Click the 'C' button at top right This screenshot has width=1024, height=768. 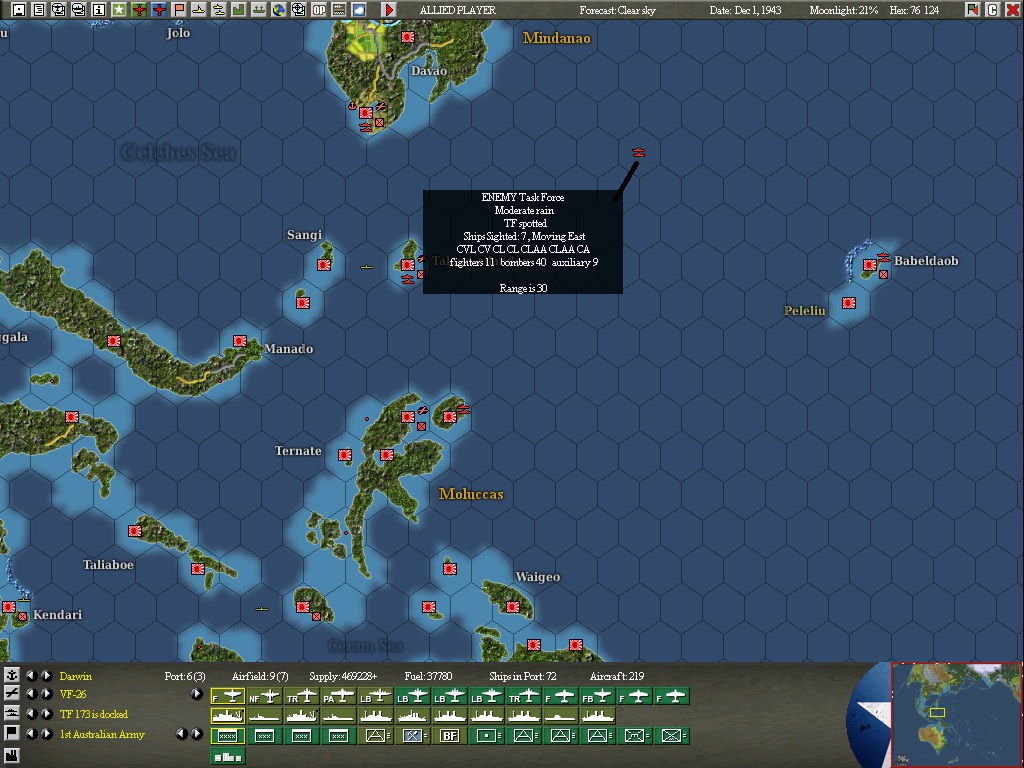[x=993, y=10]
